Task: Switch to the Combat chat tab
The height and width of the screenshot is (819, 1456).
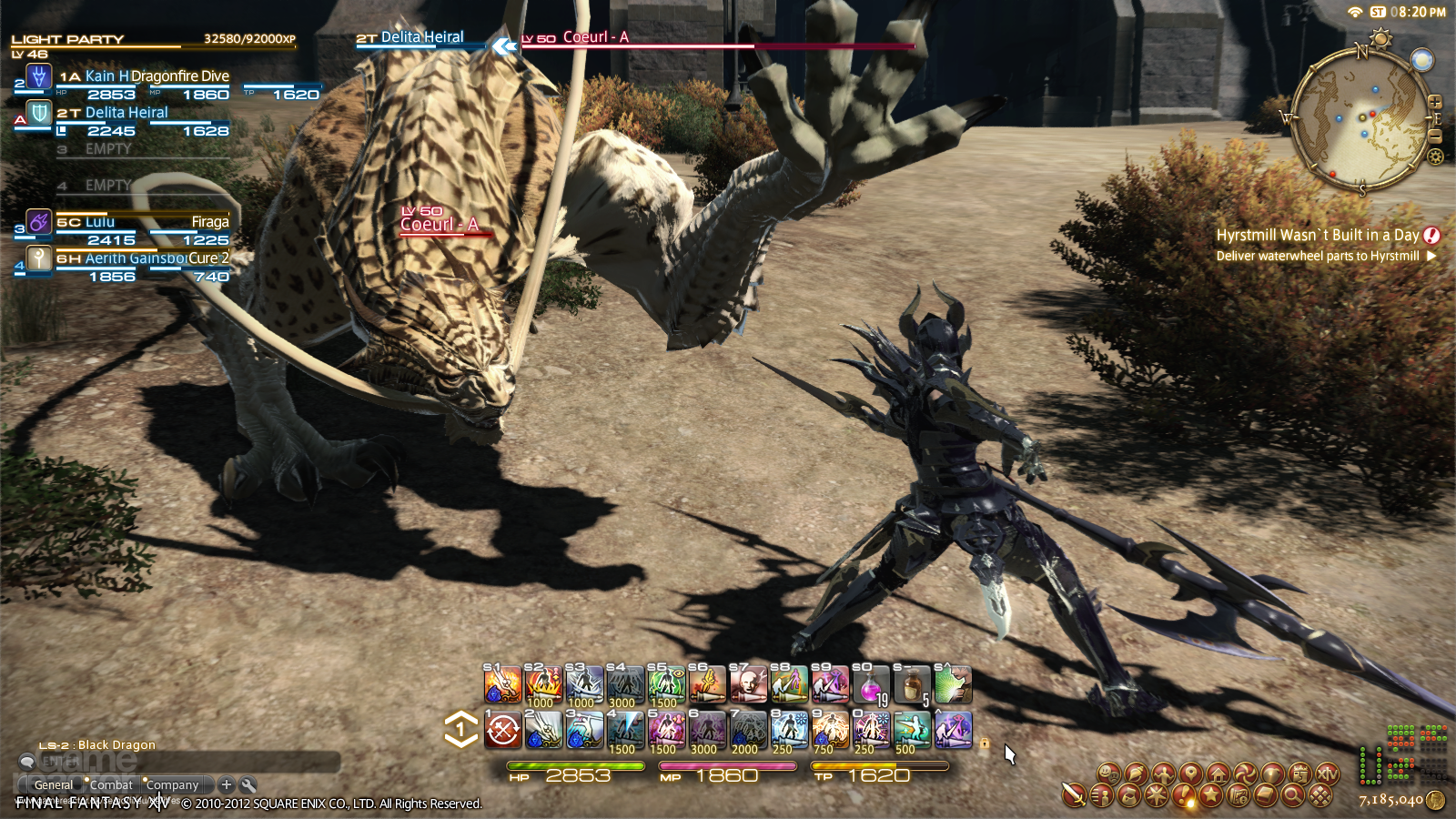Action: [111, 784]
